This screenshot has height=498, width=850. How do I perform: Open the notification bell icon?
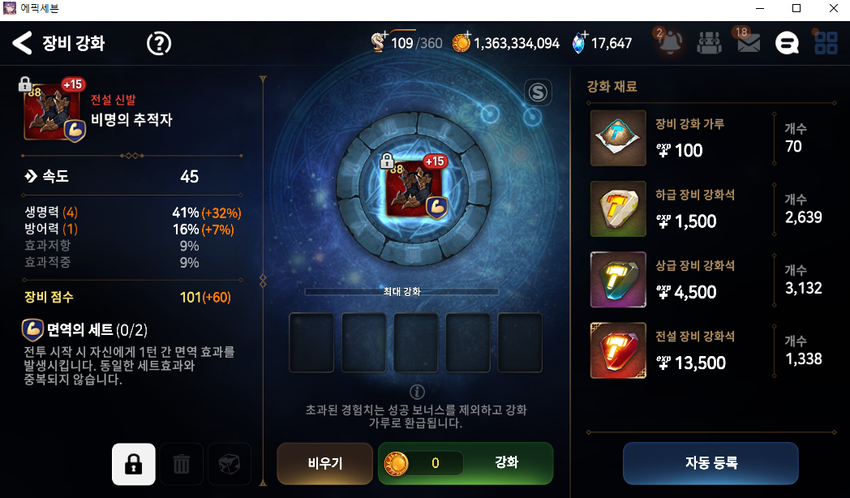tap(669, 43)
